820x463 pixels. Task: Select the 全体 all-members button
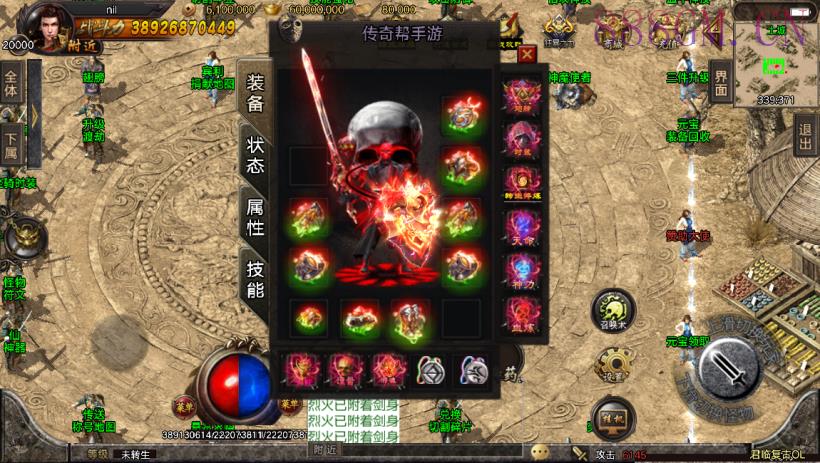pos(11,84)
